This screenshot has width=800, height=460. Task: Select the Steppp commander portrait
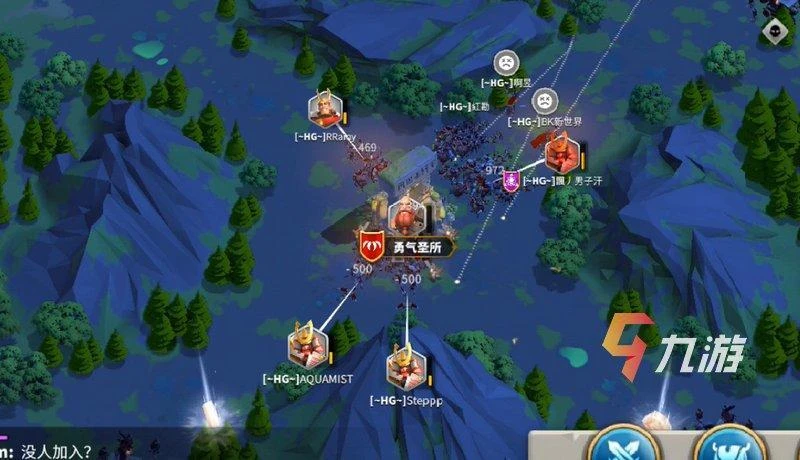pyautogui.click(x=406, y=364)
